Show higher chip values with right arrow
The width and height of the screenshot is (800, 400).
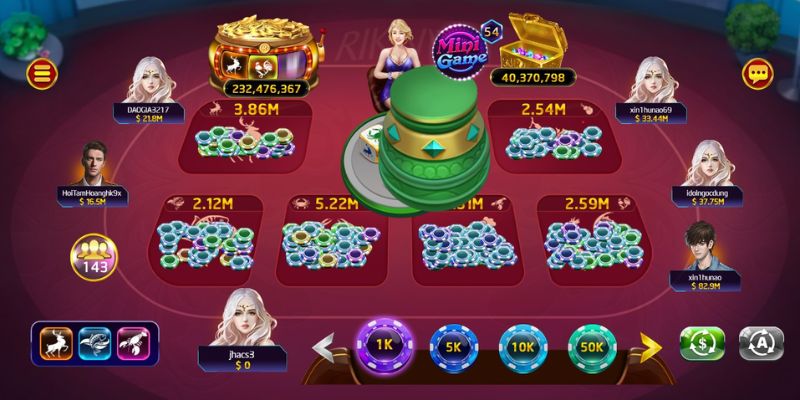(651, 347)
